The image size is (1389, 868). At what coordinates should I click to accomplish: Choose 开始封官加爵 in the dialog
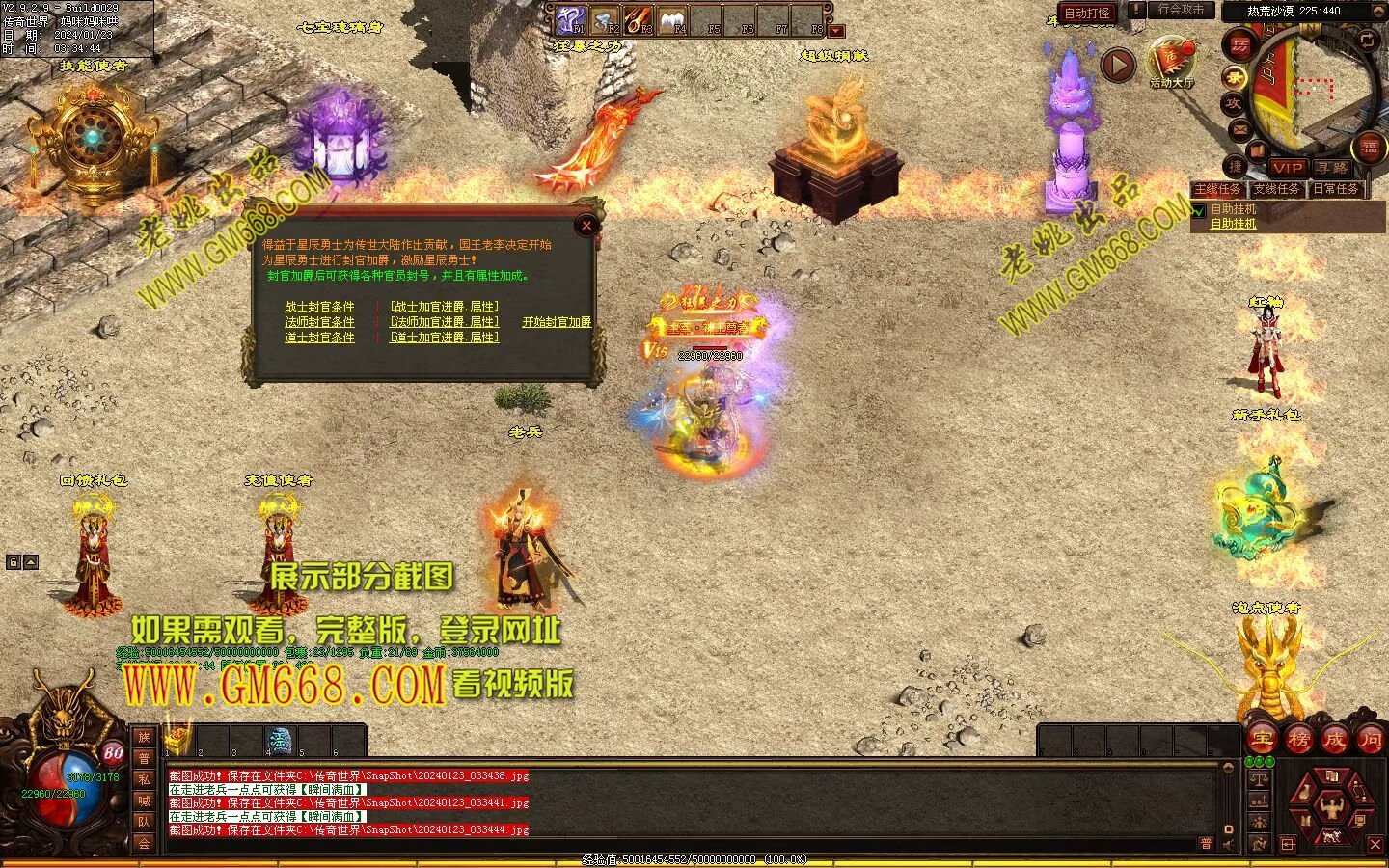tap(557, 322)
